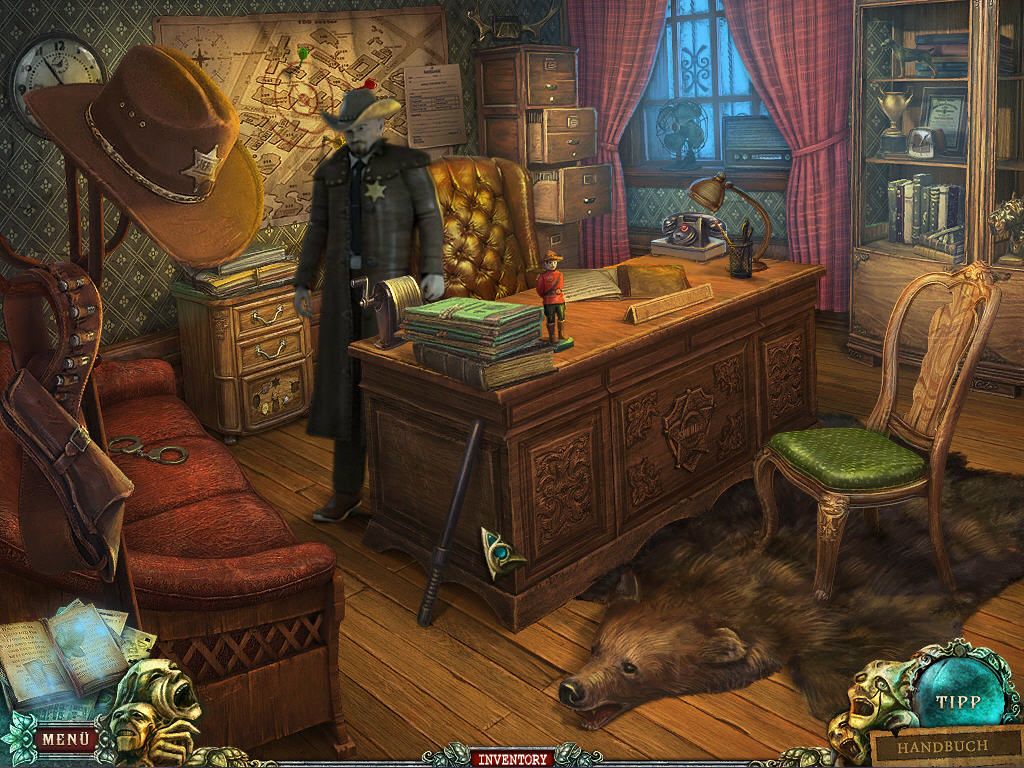
Task: Expand the Inventory bar
Action: [x=512, y=758]
